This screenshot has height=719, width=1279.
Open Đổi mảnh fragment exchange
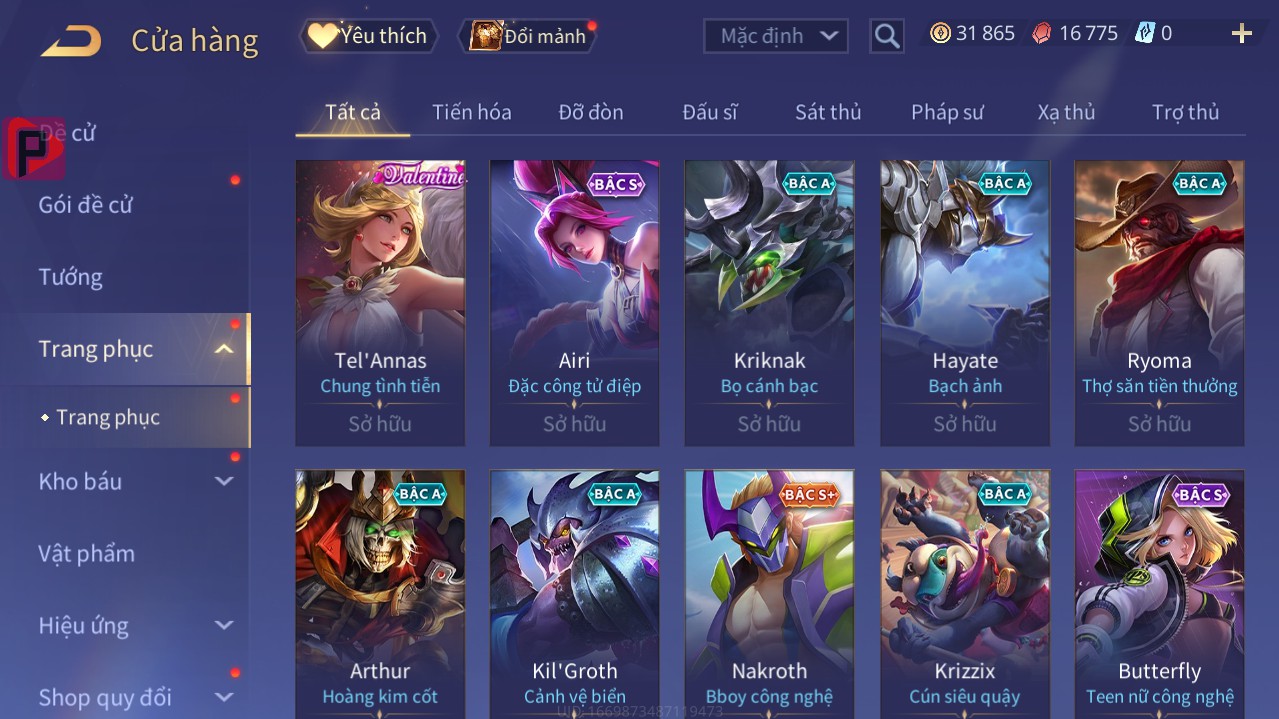point(528,36)
